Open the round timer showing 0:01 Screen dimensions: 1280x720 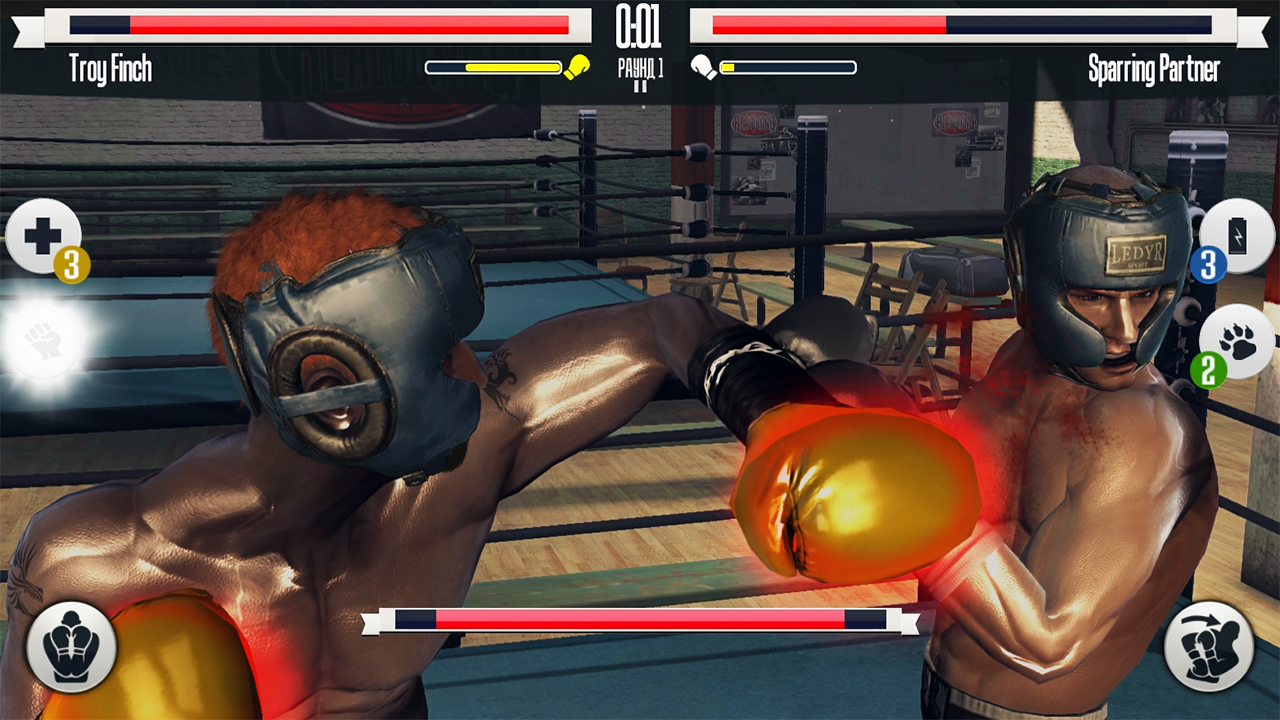pos(640,27)
